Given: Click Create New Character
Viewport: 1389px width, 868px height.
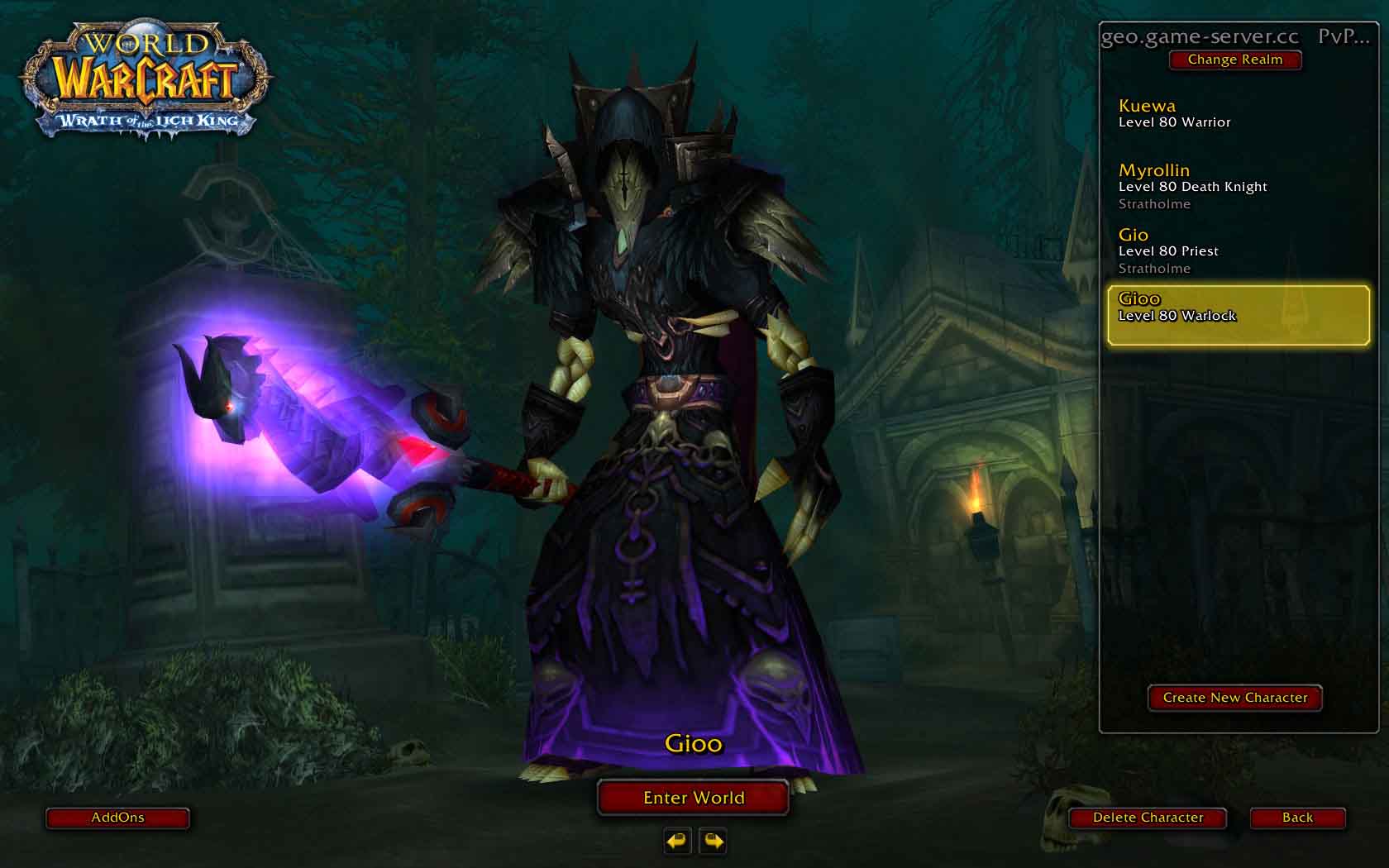Looking at the screenshot, I should pos(1234,698).
